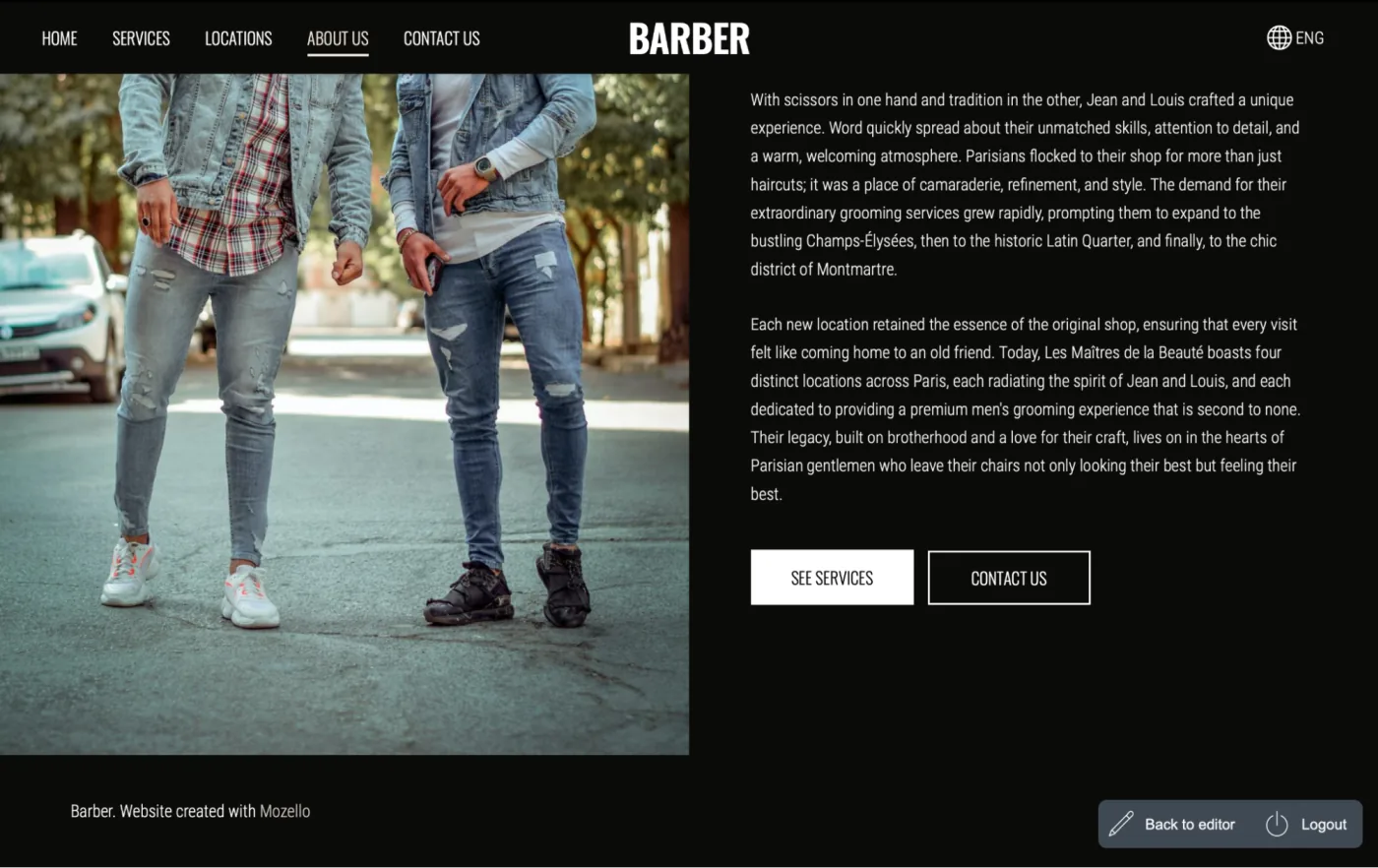Click Back to editor
Viewport: 1378px width, 868px height.
coord(1188,824)
